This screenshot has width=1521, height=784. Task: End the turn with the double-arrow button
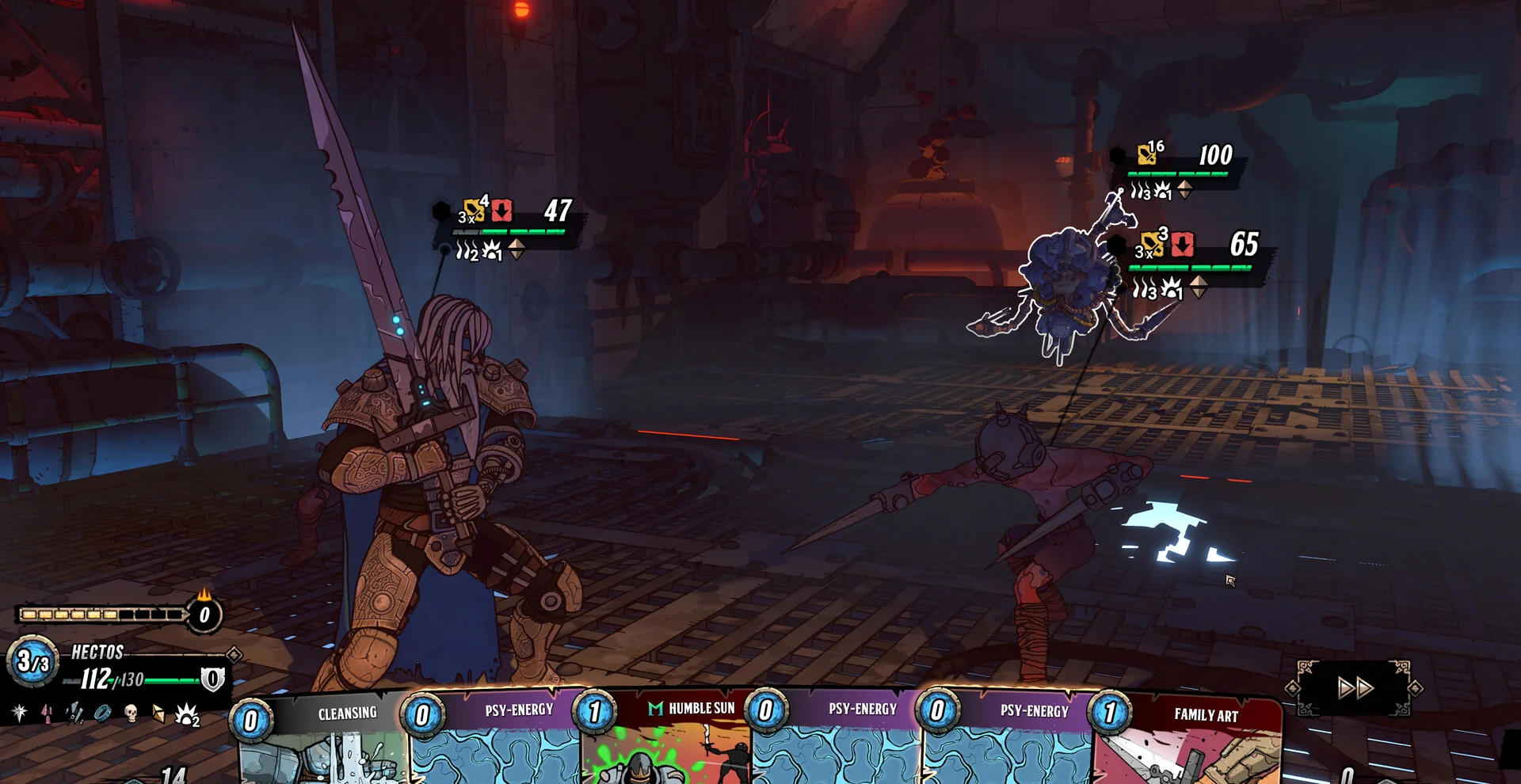click(x=1355, y=687)
